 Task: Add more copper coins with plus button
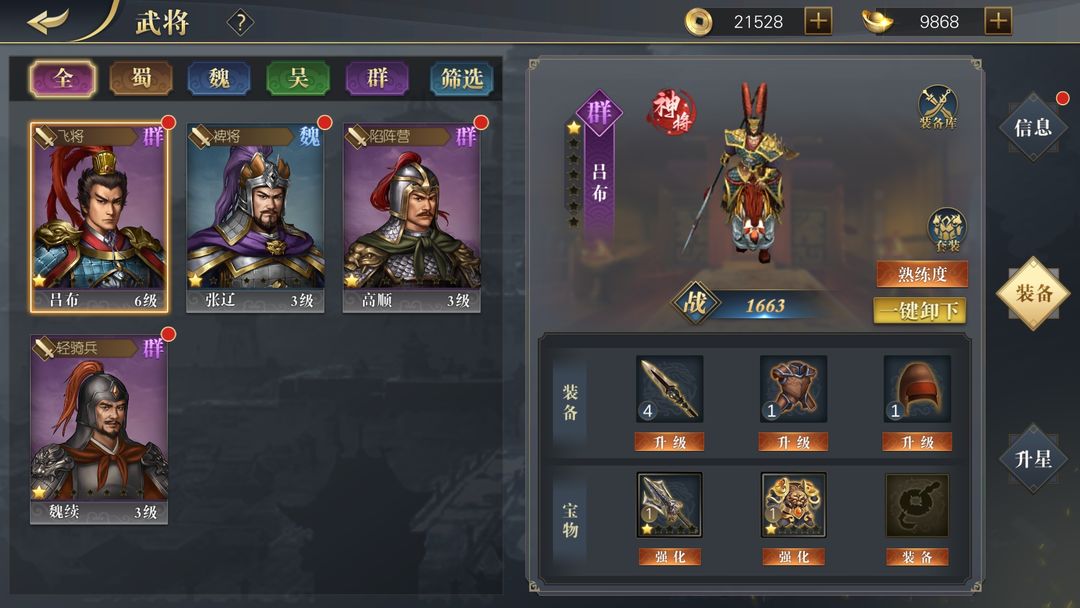tap(818, 21)
